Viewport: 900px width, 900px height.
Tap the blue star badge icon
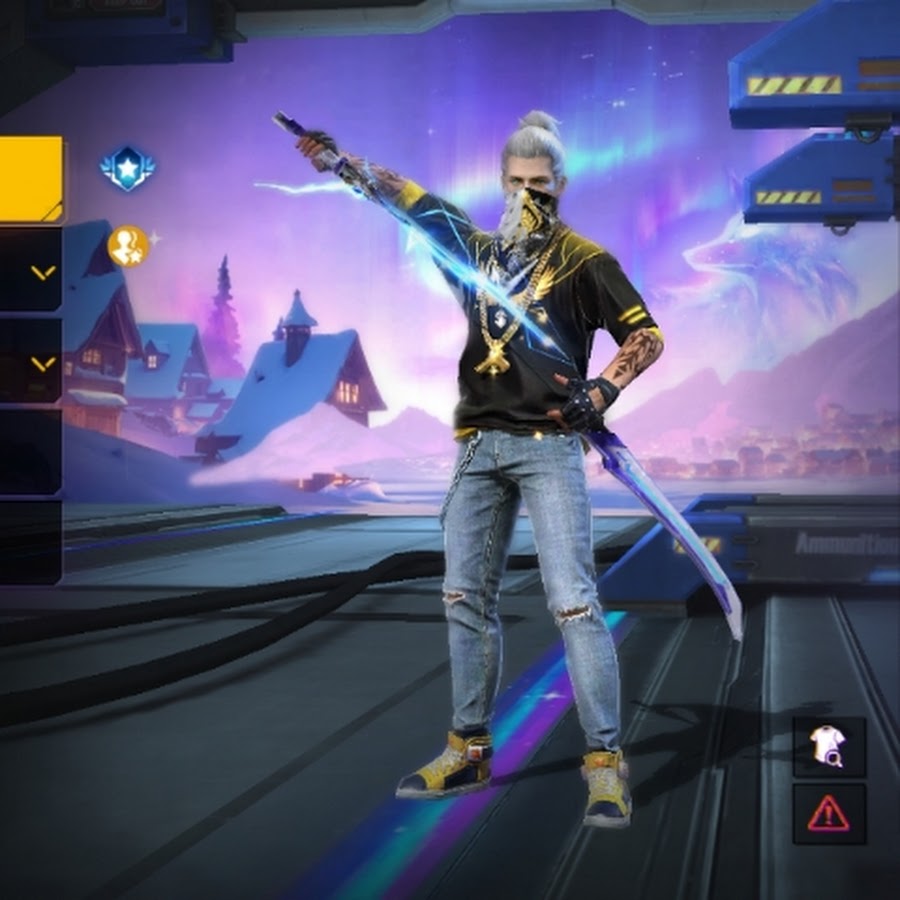pyautogui.click(x=127, y=170)
